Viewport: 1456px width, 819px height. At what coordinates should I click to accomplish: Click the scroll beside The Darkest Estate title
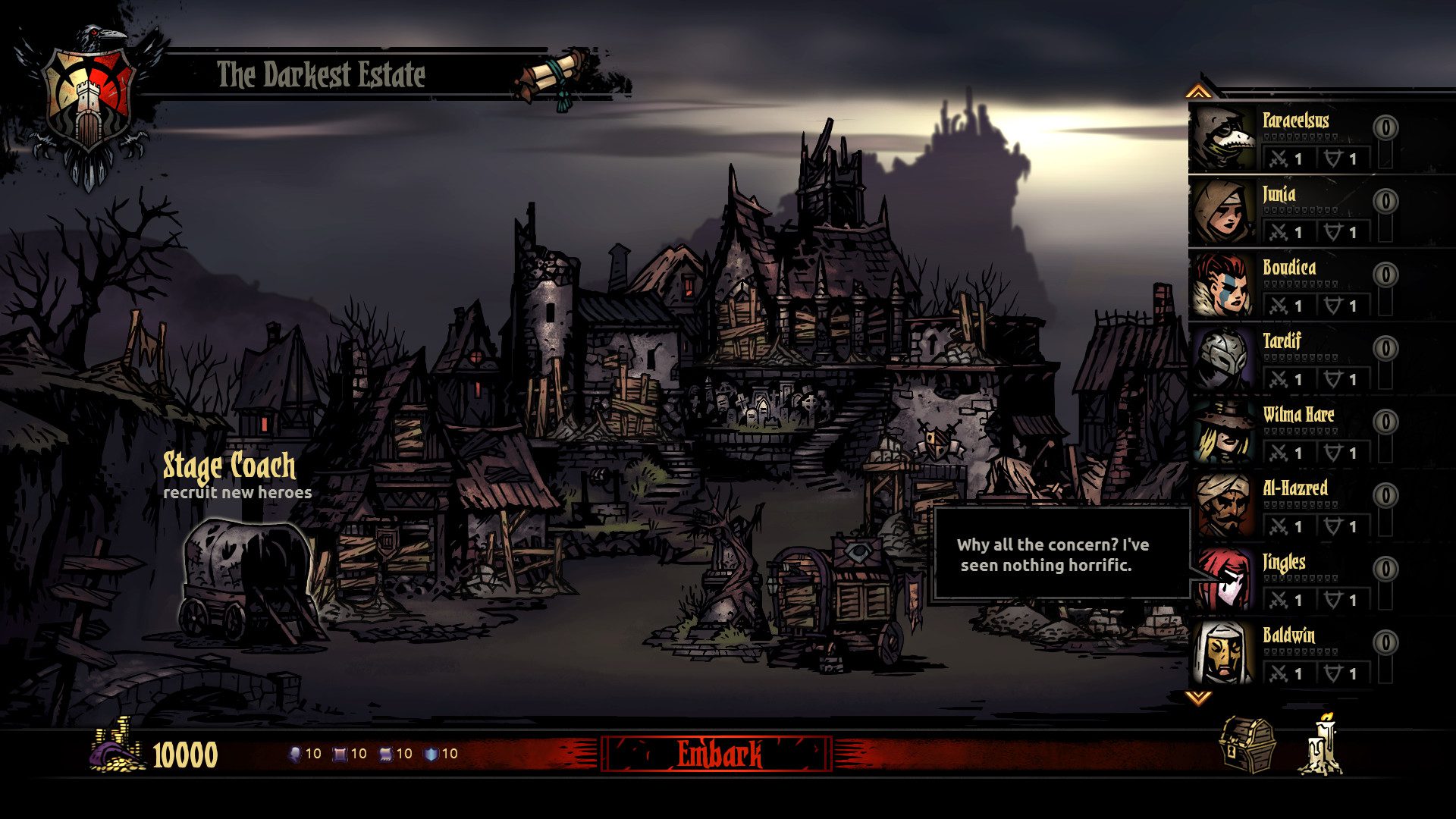552,74
